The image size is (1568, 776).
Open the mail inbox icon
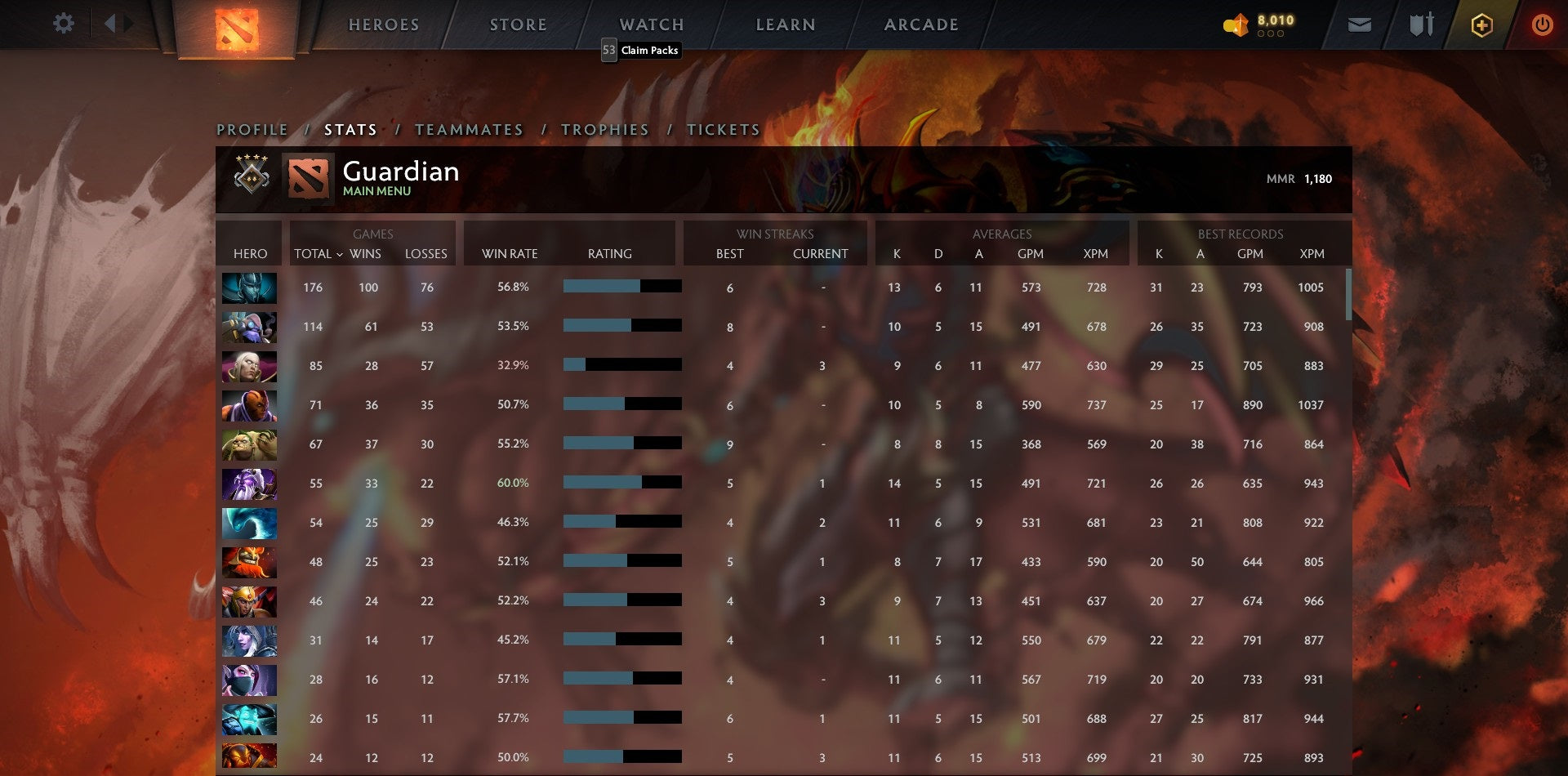coord(1360,25)
